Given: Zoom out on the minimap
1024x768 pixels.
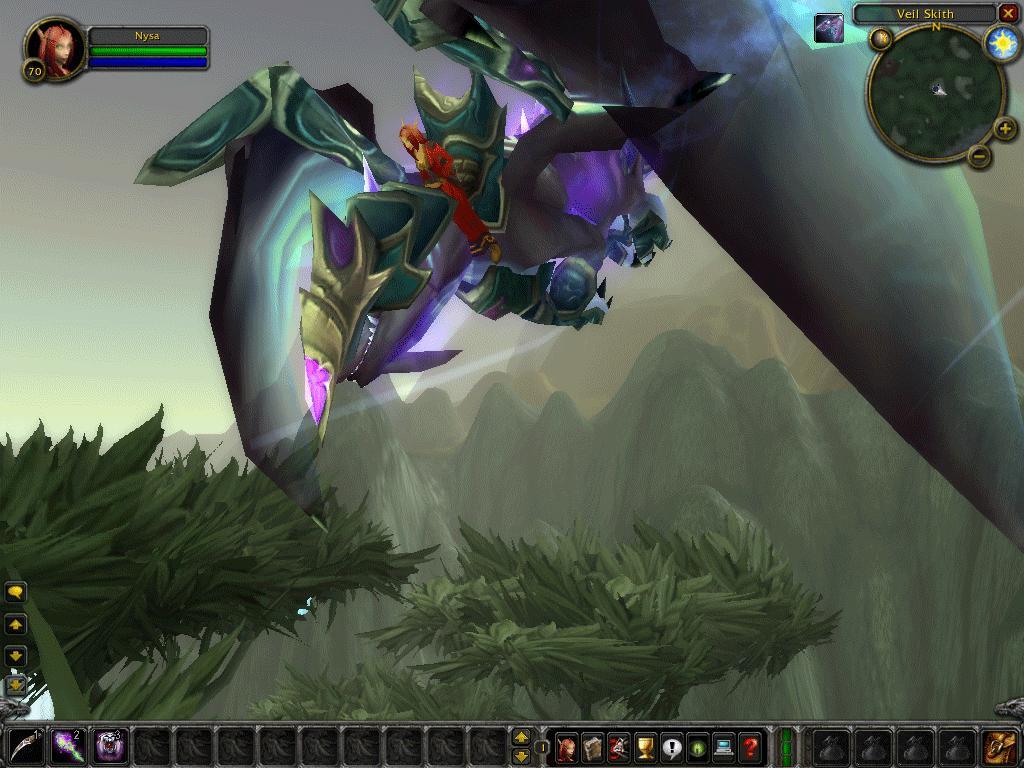Looking at the screenshot, I should tap(980, 156).
